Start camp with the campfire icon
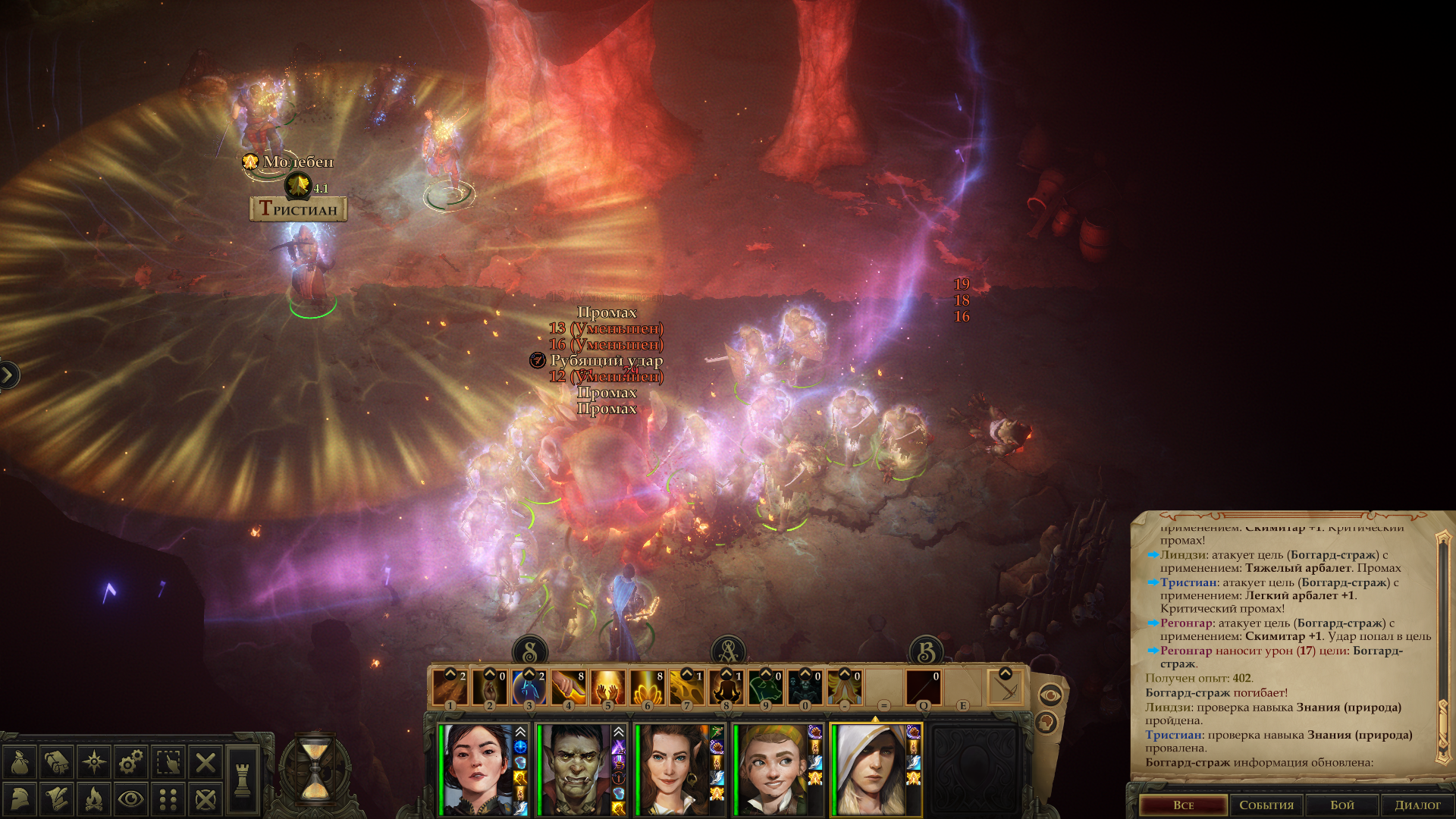 click(94, 799)
